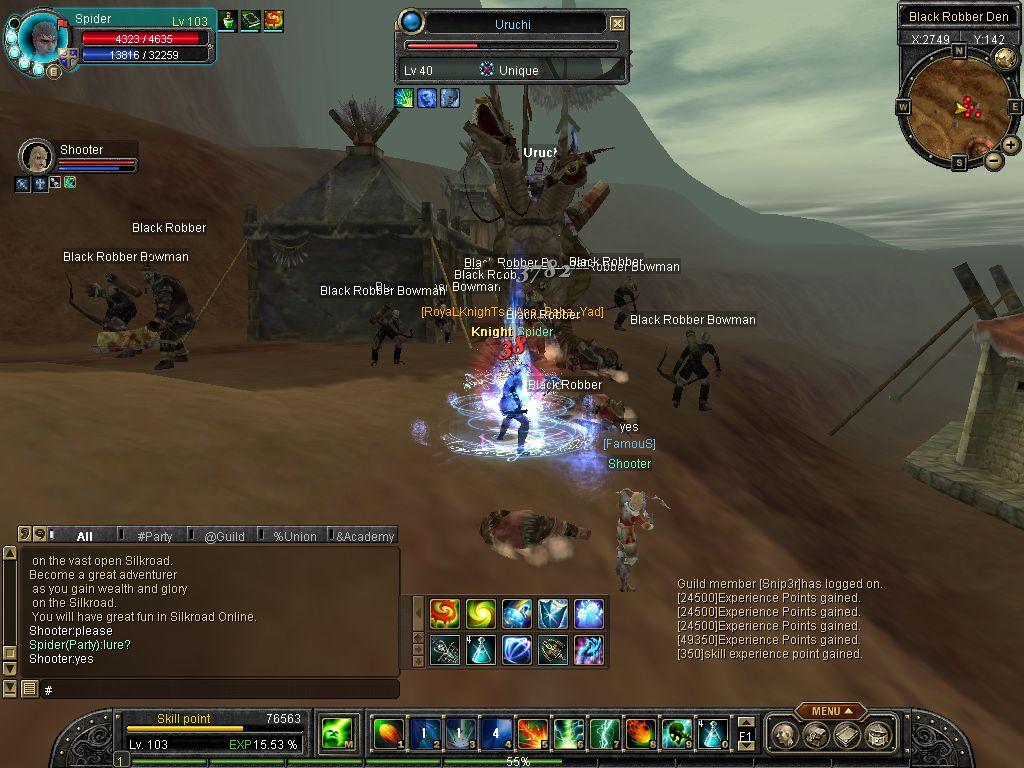Cast the lightning bolt skill in slot 7
This screenshot has height=768, width=1024.
[604, 734]
